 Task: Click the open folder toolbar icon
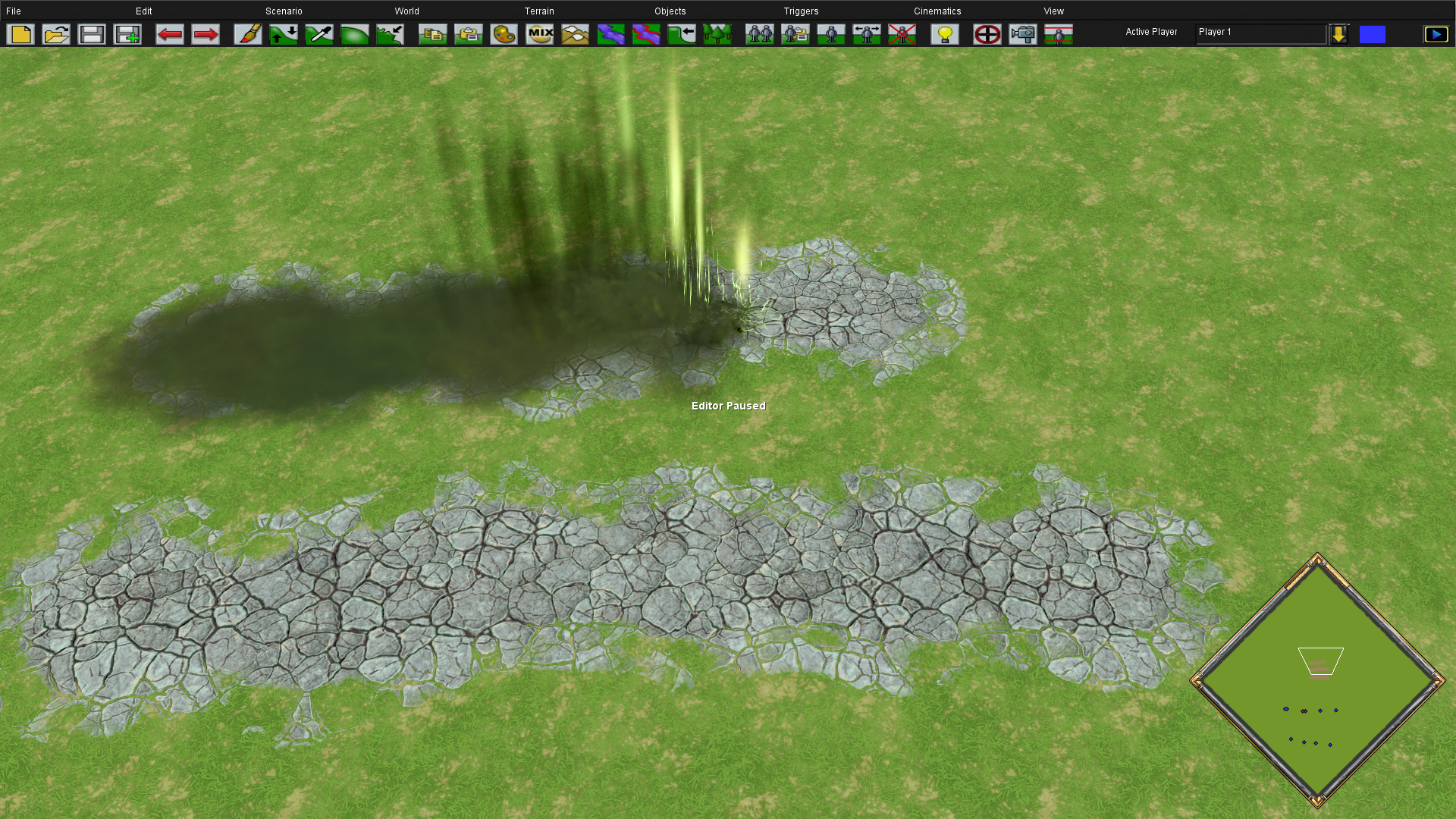point(56,34)
